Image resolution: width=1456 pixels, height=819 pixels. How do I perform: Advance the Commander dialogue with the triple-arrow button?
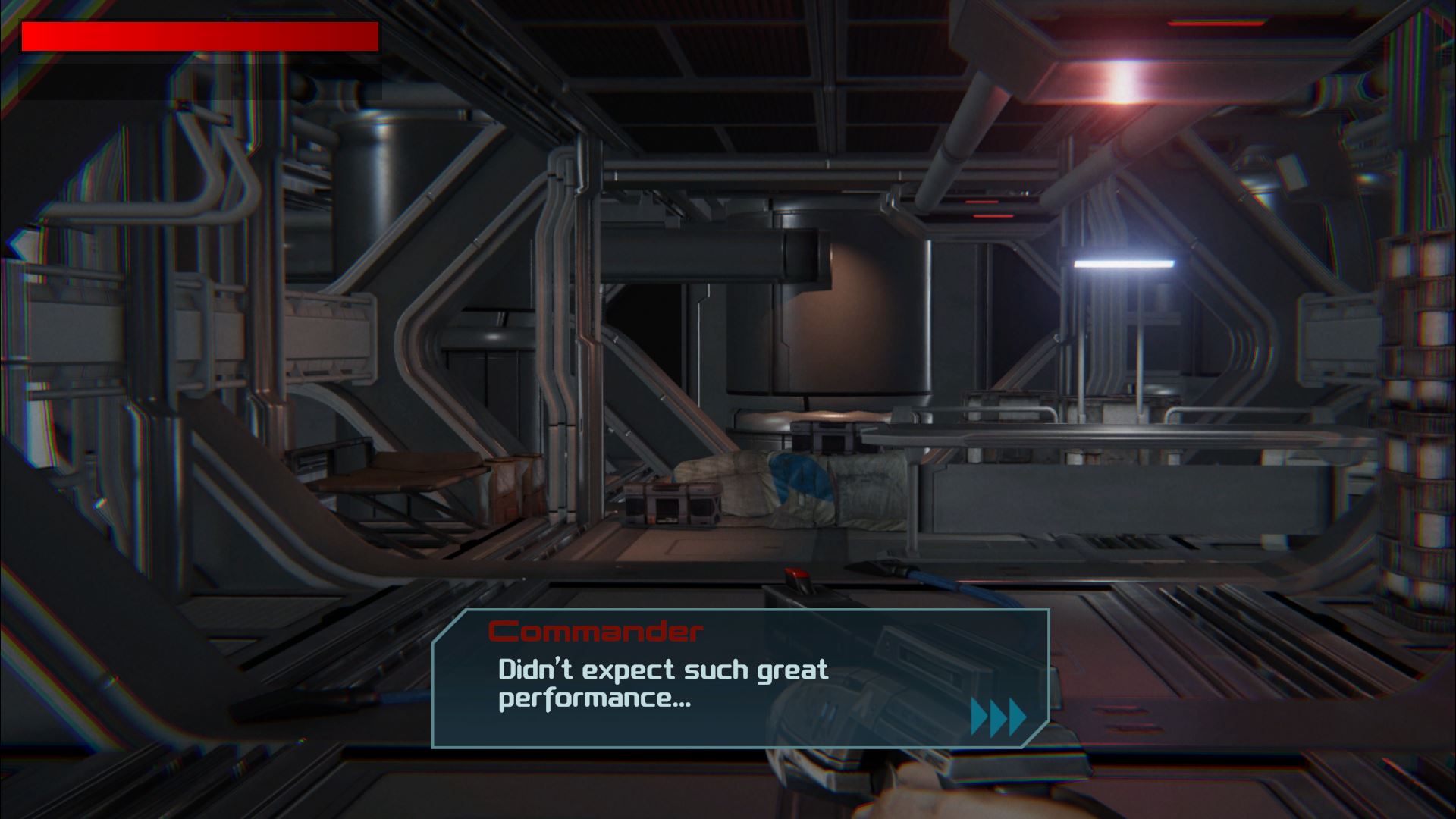pos(998,717)
